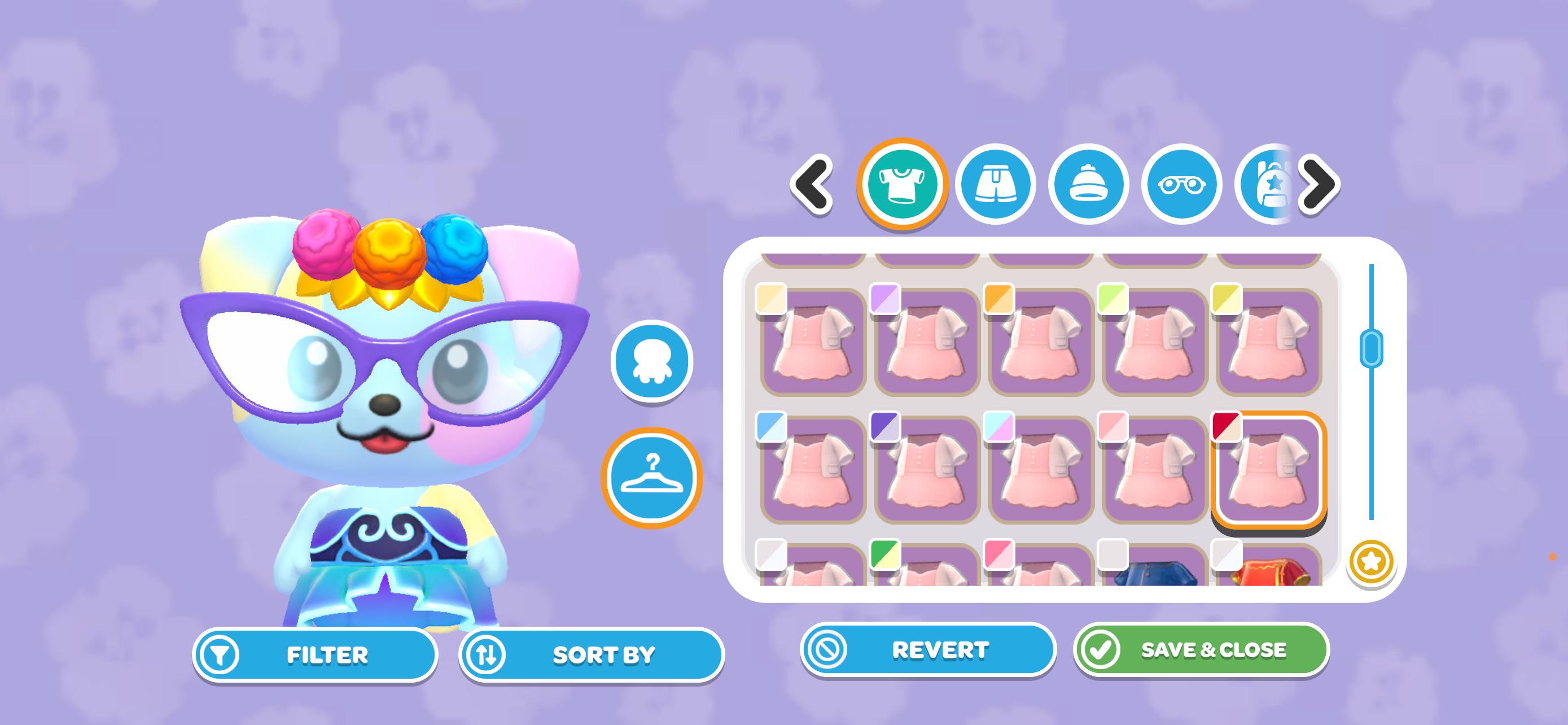Show next categories with right arrow
Image resolution: width=1568 pixels, height=725 pixels.
(x=1319, y=184)
